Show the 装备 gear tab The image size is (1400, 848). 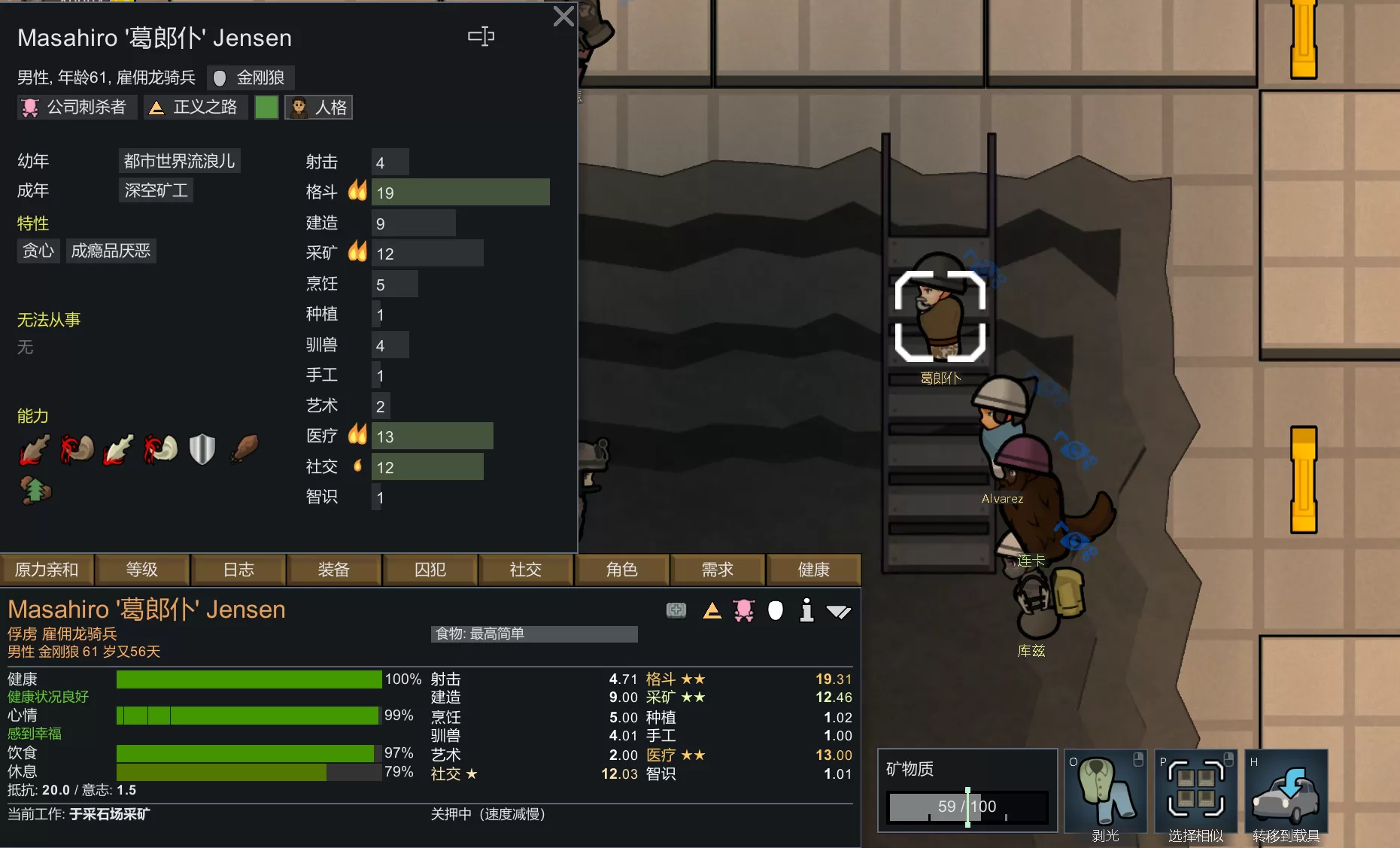334,570
